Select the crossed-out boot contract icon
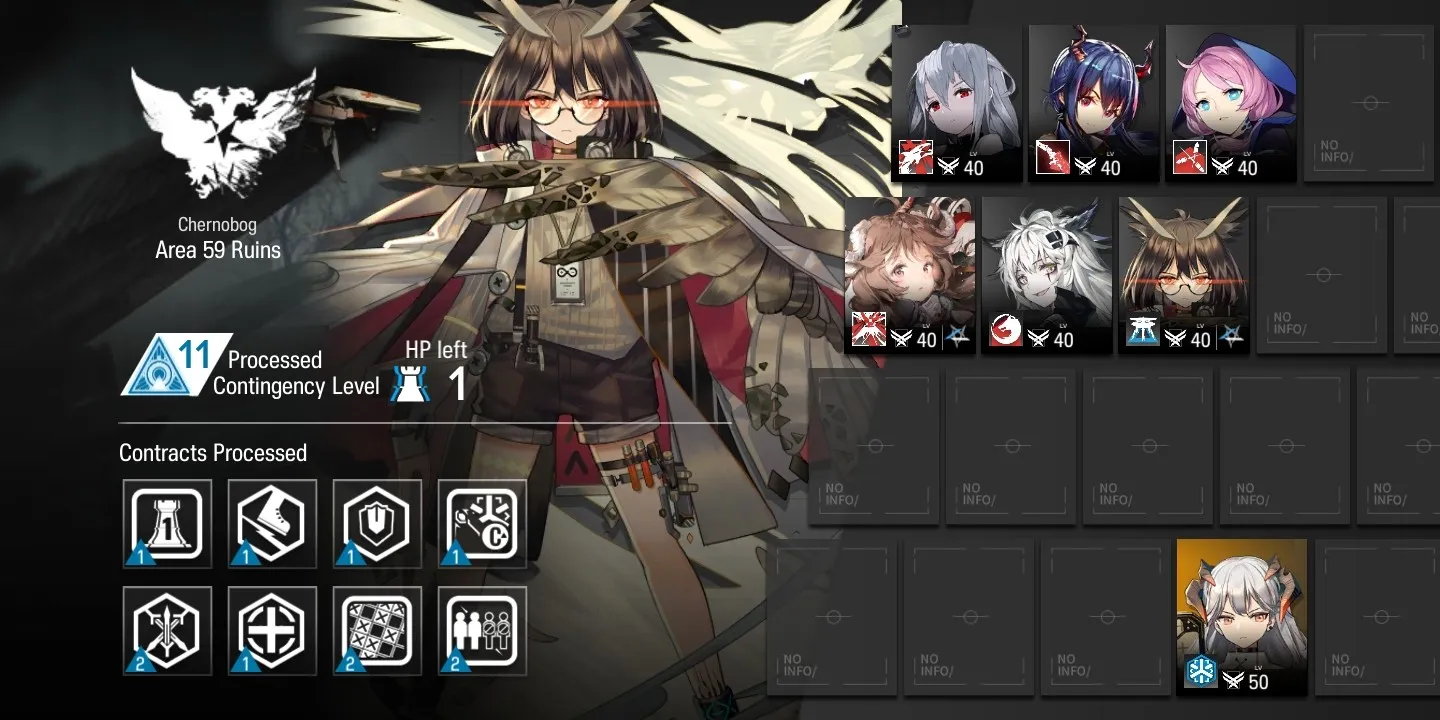Viewport: 1440px width, 720px height. click(272, 524)
